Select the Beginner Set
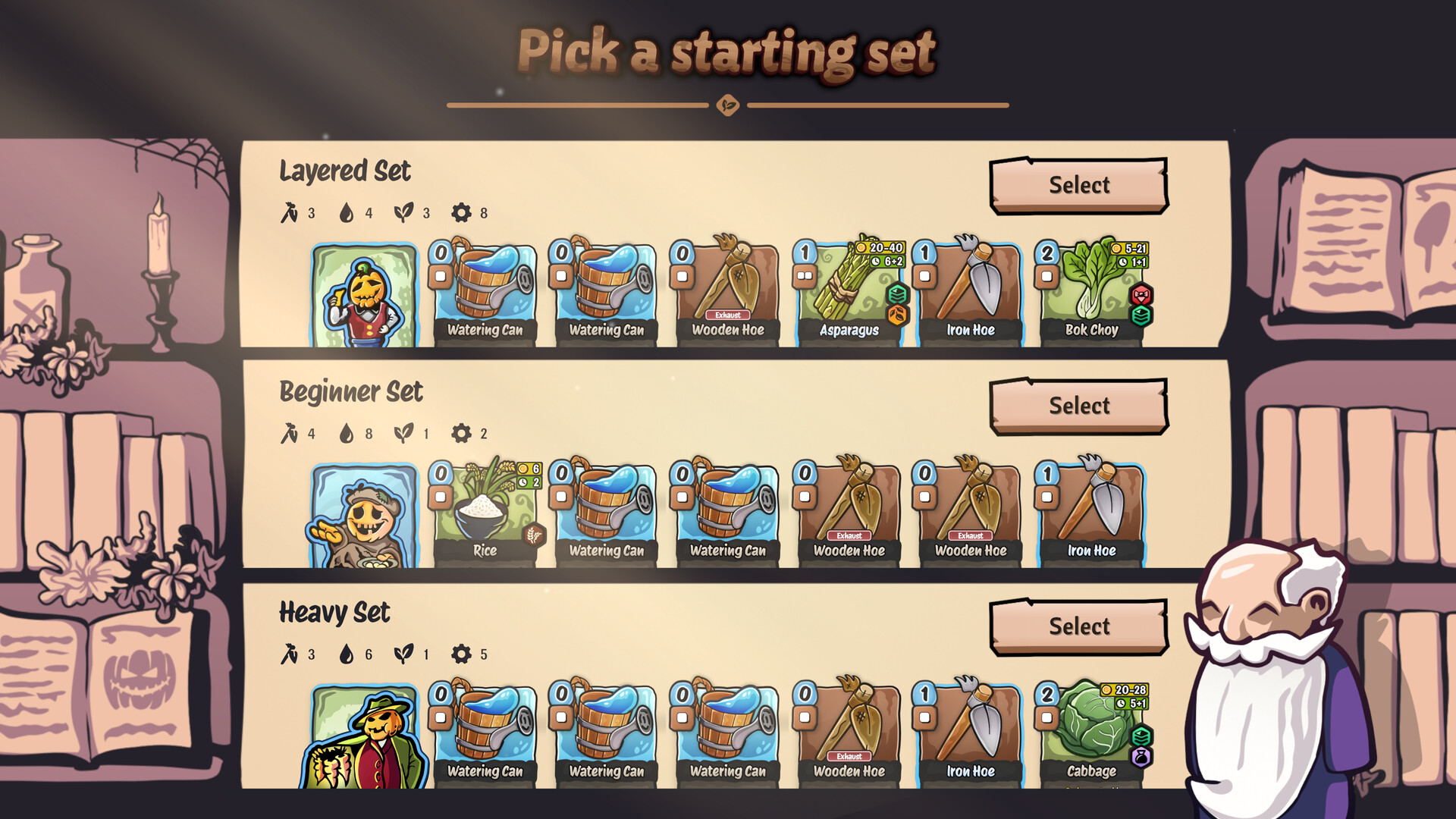1456x819 pixels. [x=1080, y=405]
